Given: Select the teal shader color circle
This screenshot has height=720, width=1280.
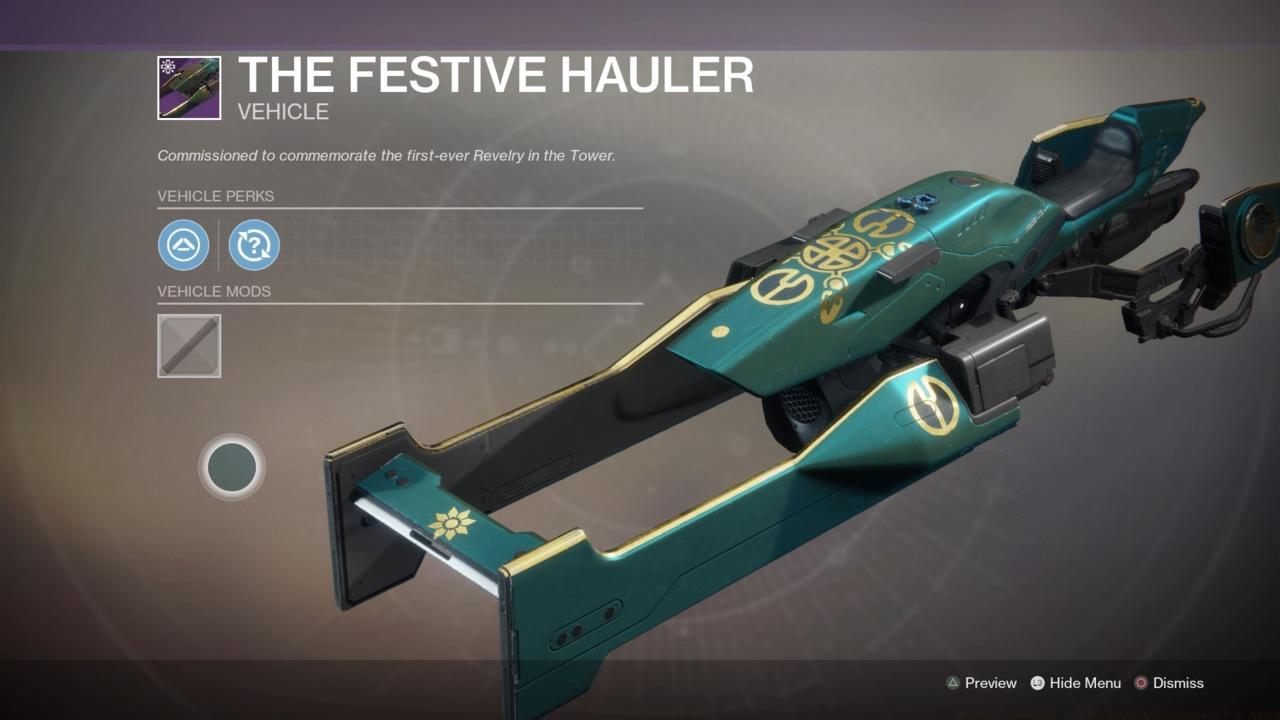Looking at the screenshot, I should [x=232, y=467].
